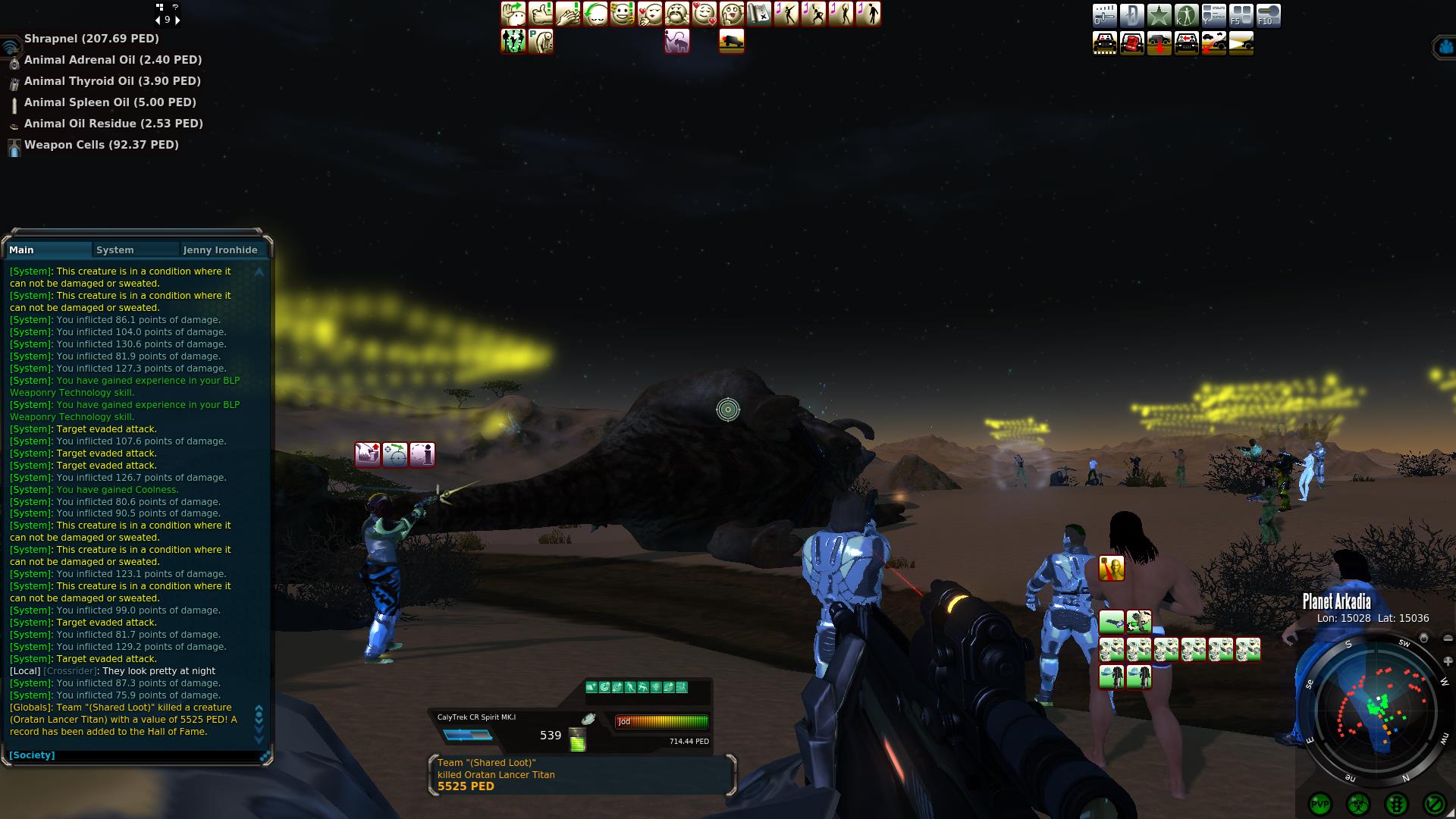Use the wave emote icon
This screenshot has height=819, width=1456.
(x=513, y=14)
